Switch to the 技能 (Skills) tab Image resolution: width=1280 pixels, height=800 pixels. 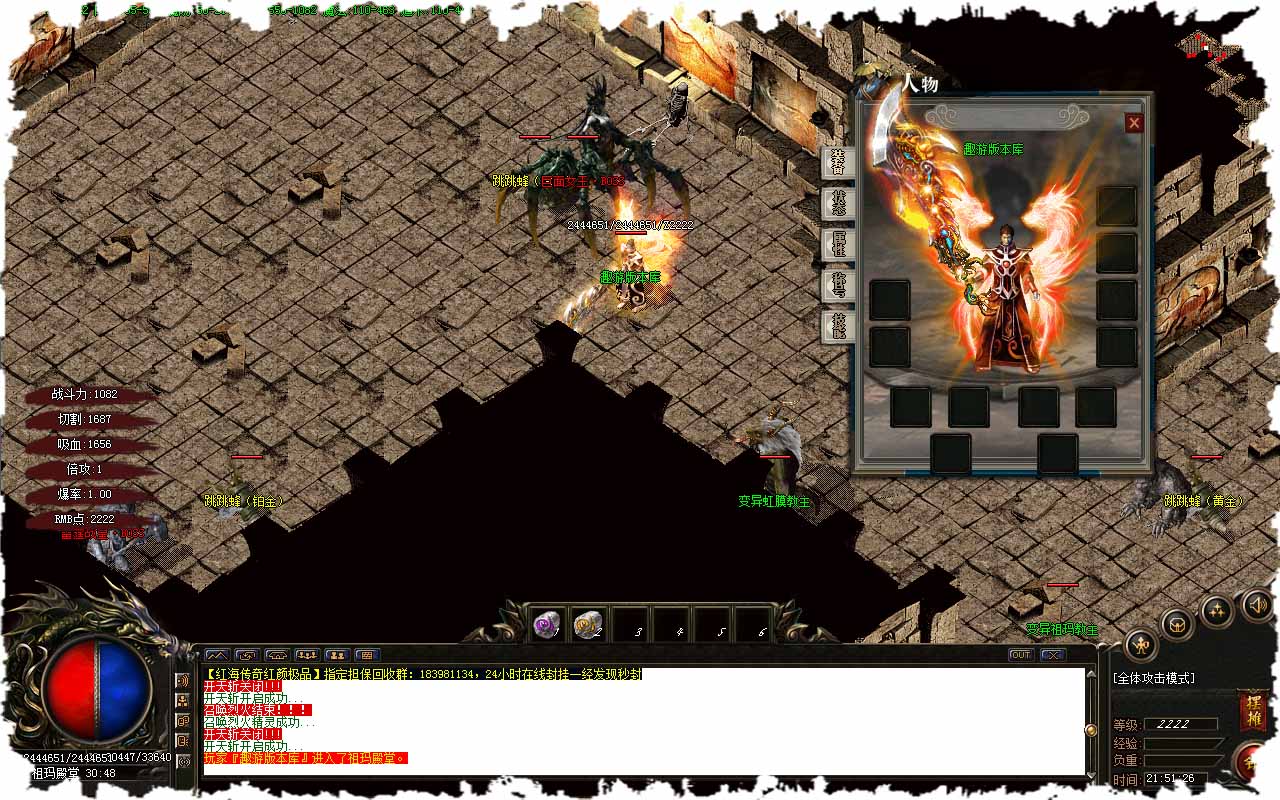(x=837, y=326)
